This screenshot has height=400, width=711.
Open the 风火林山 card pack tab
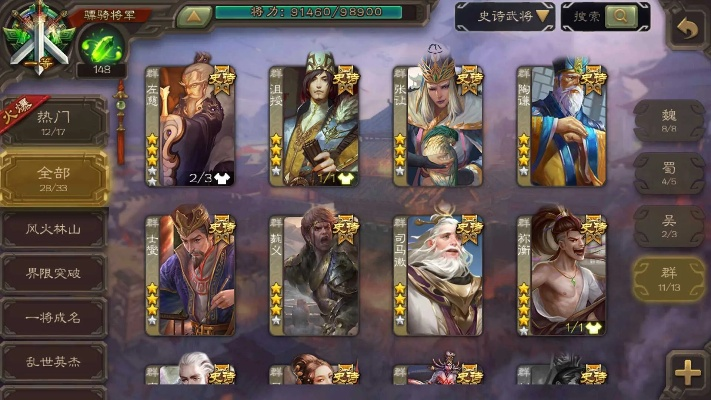tap(53, 229)
